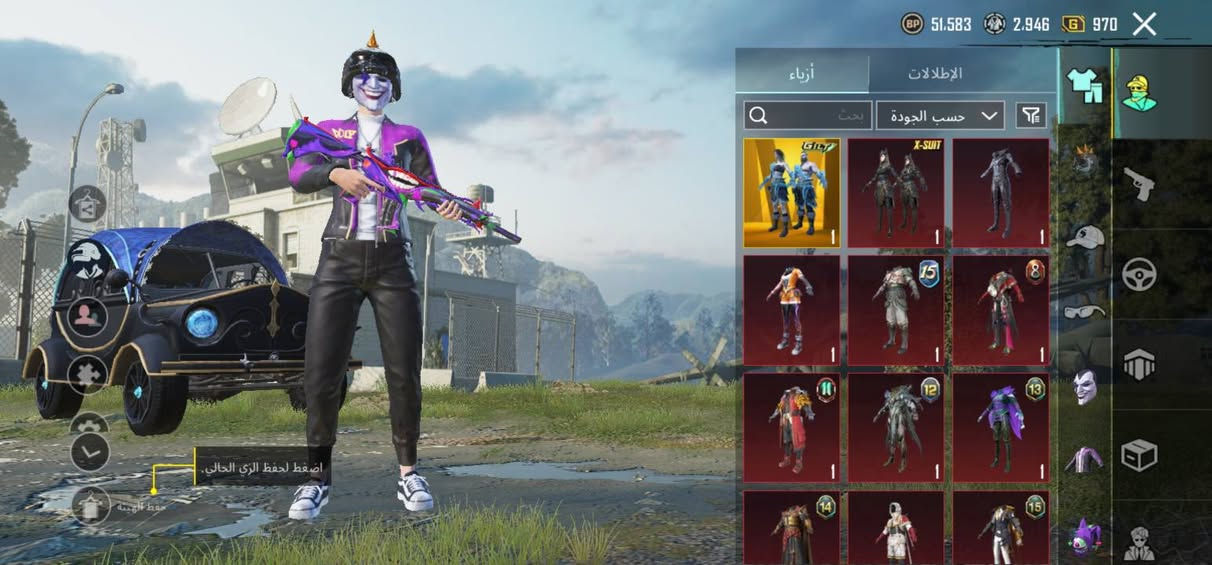Screen dimensions: 1212x565
Task: Open the حسب الجودة sort dropdown
Action: 940,115
